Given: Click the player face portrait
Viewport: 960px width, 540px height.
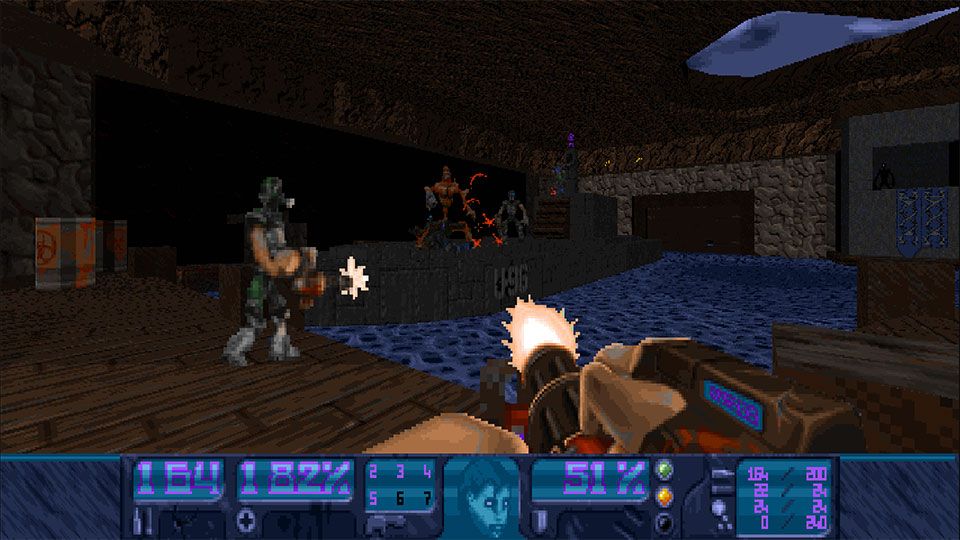Looking at the screenshot, I should (482, 497).
